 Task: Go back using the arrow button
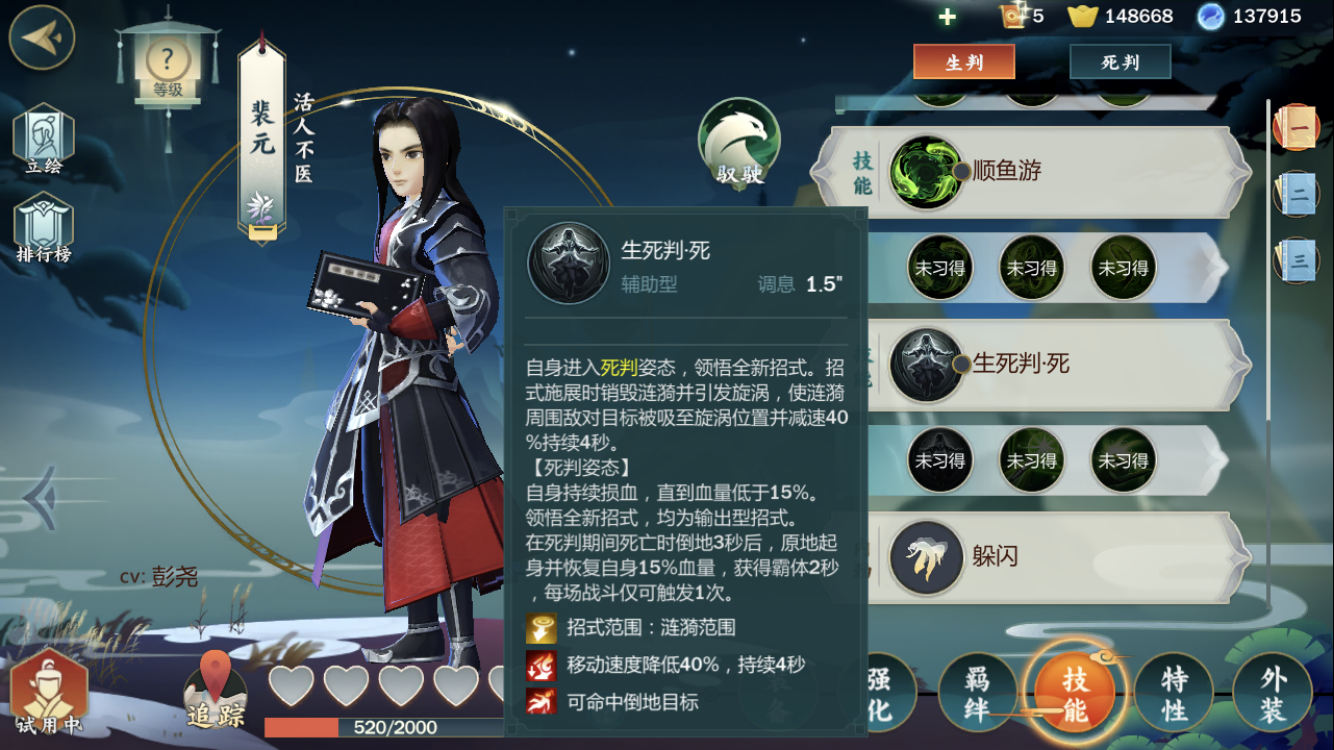41,37
